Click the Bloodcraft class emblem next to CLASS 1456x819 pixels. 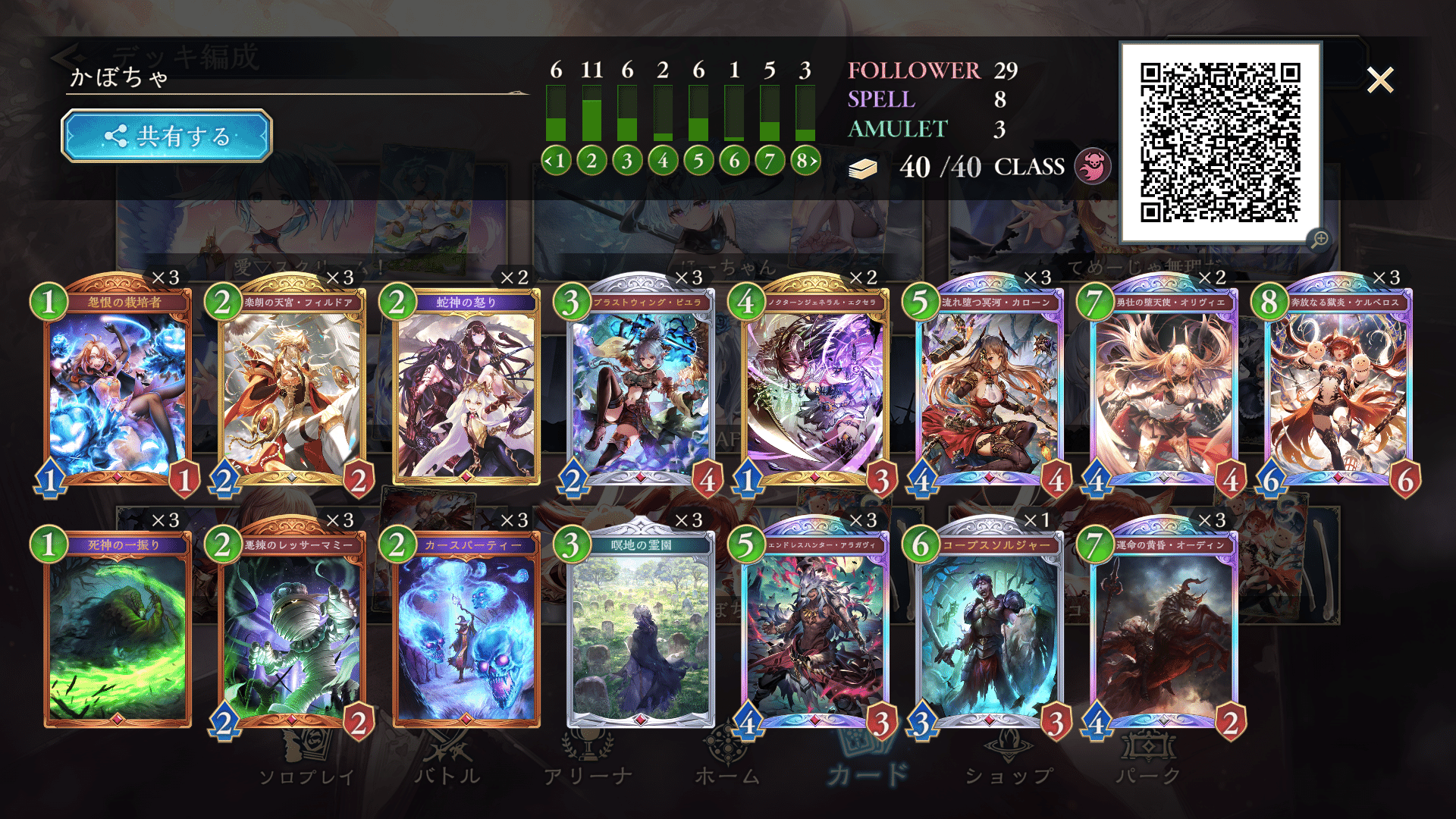tap(1093, 166)
